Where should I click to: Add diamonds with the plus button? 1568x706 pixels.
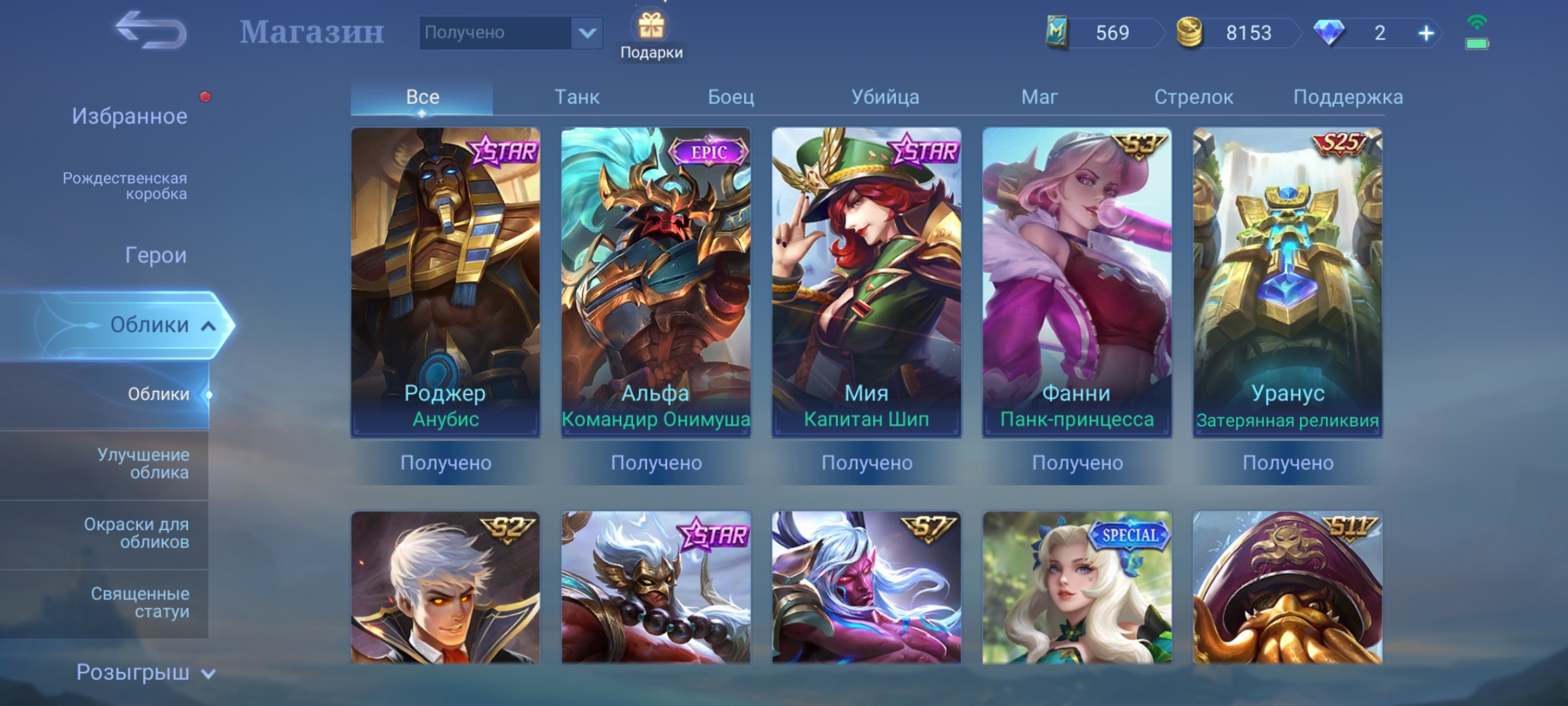[x=1426, y=33]
